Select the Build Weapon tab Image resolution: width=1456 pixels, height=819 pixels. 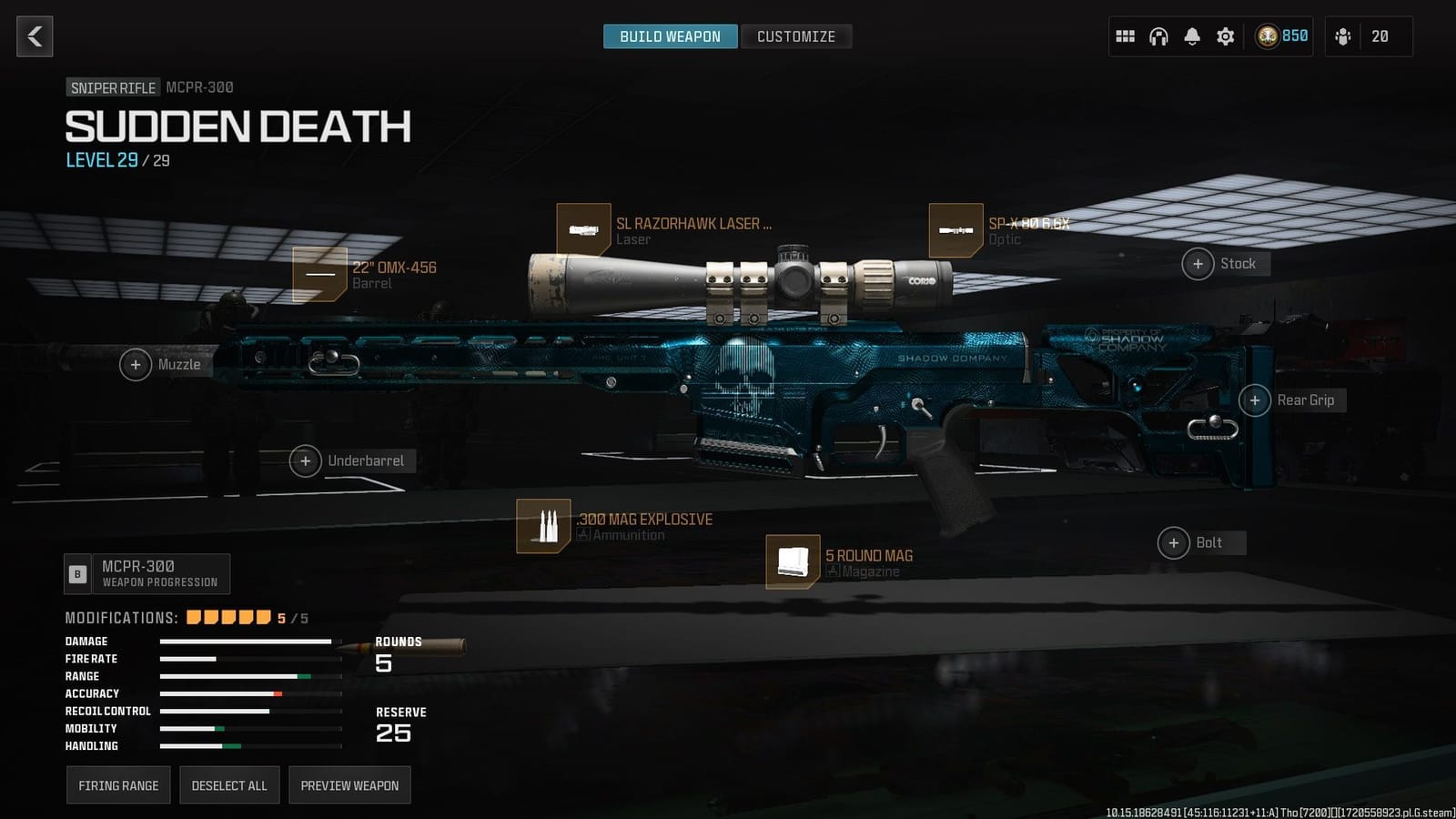point(671,36)
